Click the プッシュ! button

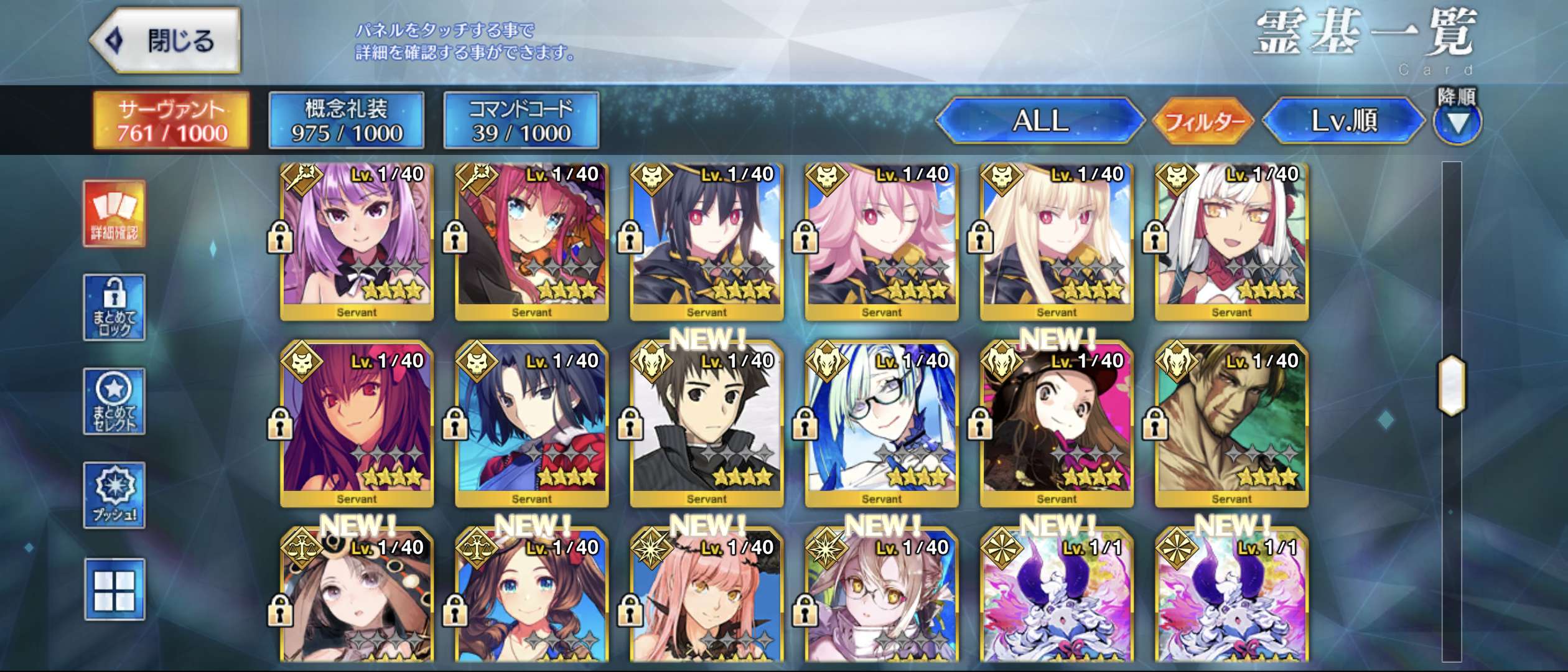click(114, 495)
